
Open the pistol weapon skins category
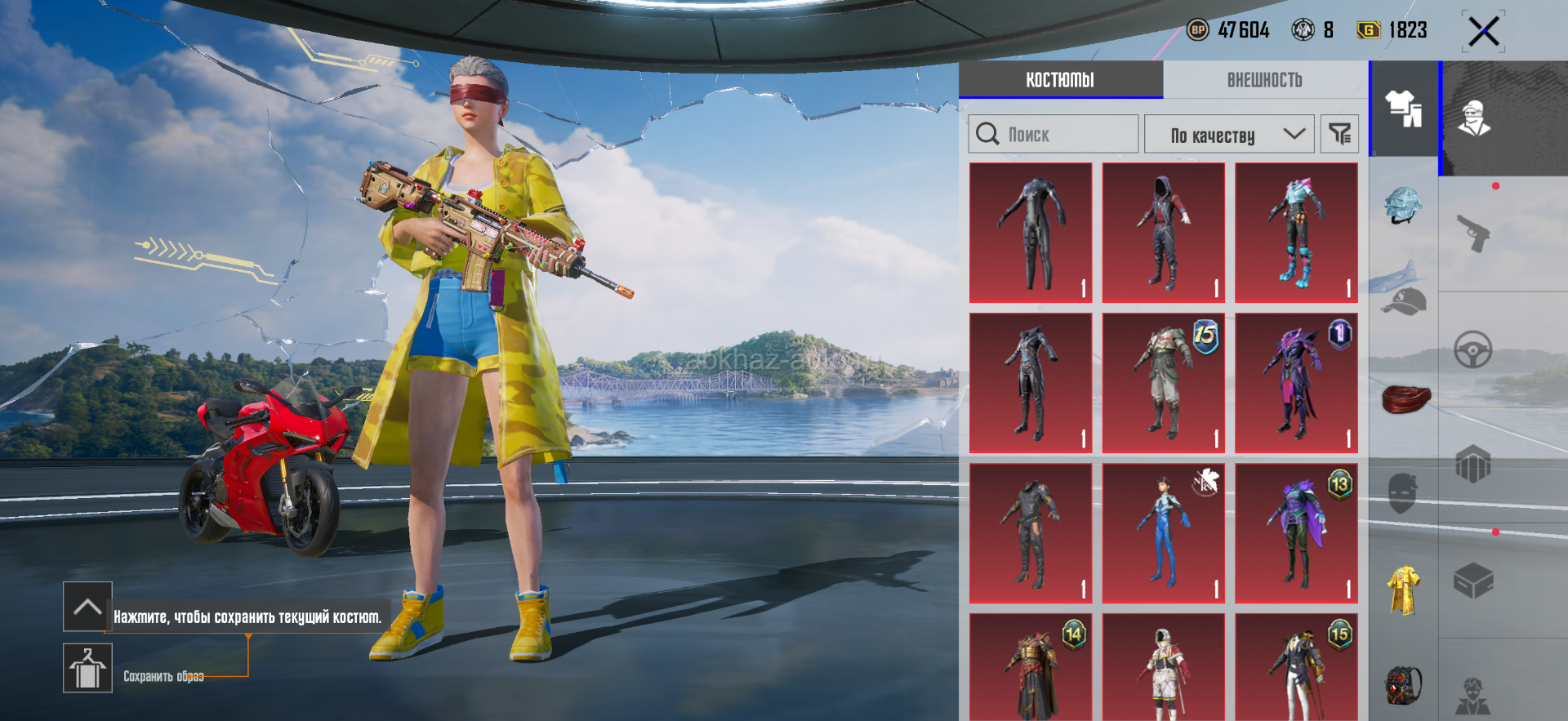pyautogui.click(x=1474, y=234)
